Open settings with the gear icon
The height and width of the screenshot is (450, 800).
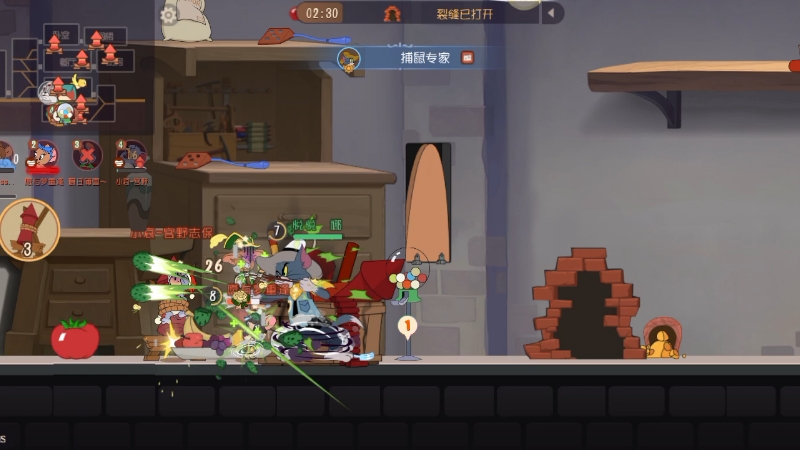pos(169,14)
